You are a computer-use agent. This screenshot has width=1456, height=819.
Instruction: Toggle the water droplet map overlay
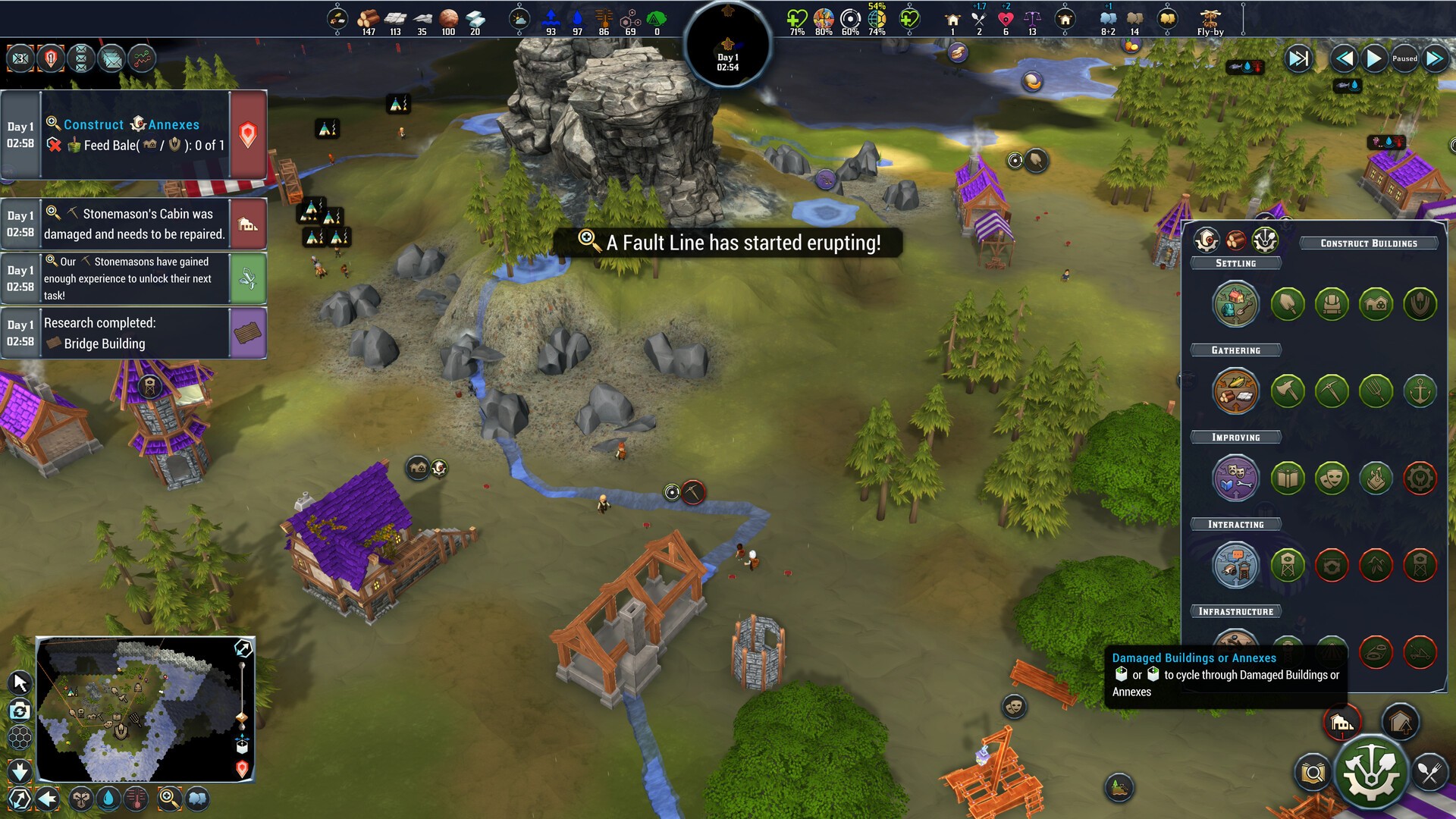tap(108, 799)
